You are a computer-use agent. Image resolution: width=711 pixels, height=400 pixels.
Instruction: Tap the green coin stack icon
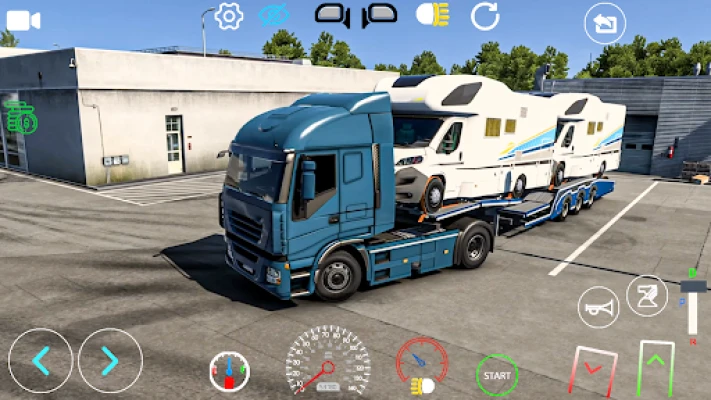pyautogui.click(x=20, y=118)
